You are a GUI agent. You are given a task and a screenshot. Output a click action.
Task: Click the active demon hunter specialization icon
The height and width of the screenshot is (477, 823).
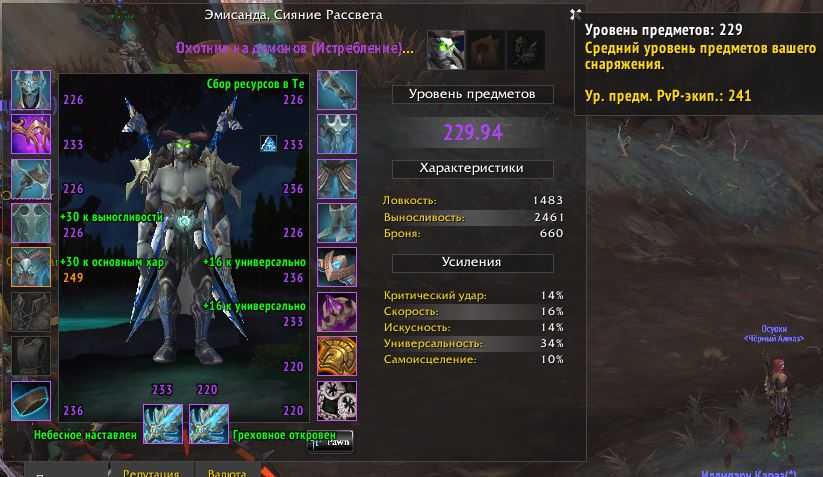pos(446,49)
